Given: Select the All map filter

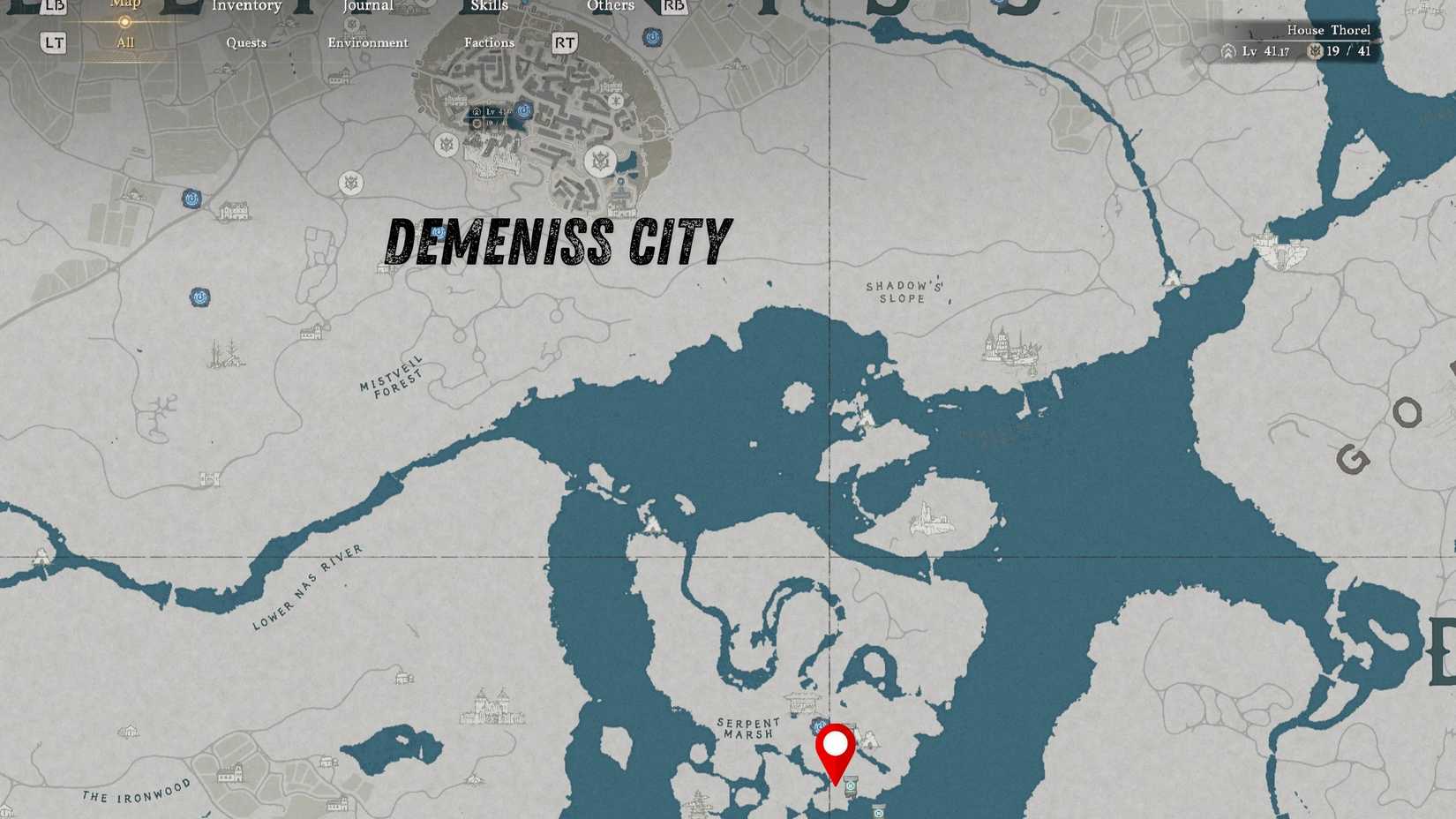Looking at the screenshot, I should point(125,42).
